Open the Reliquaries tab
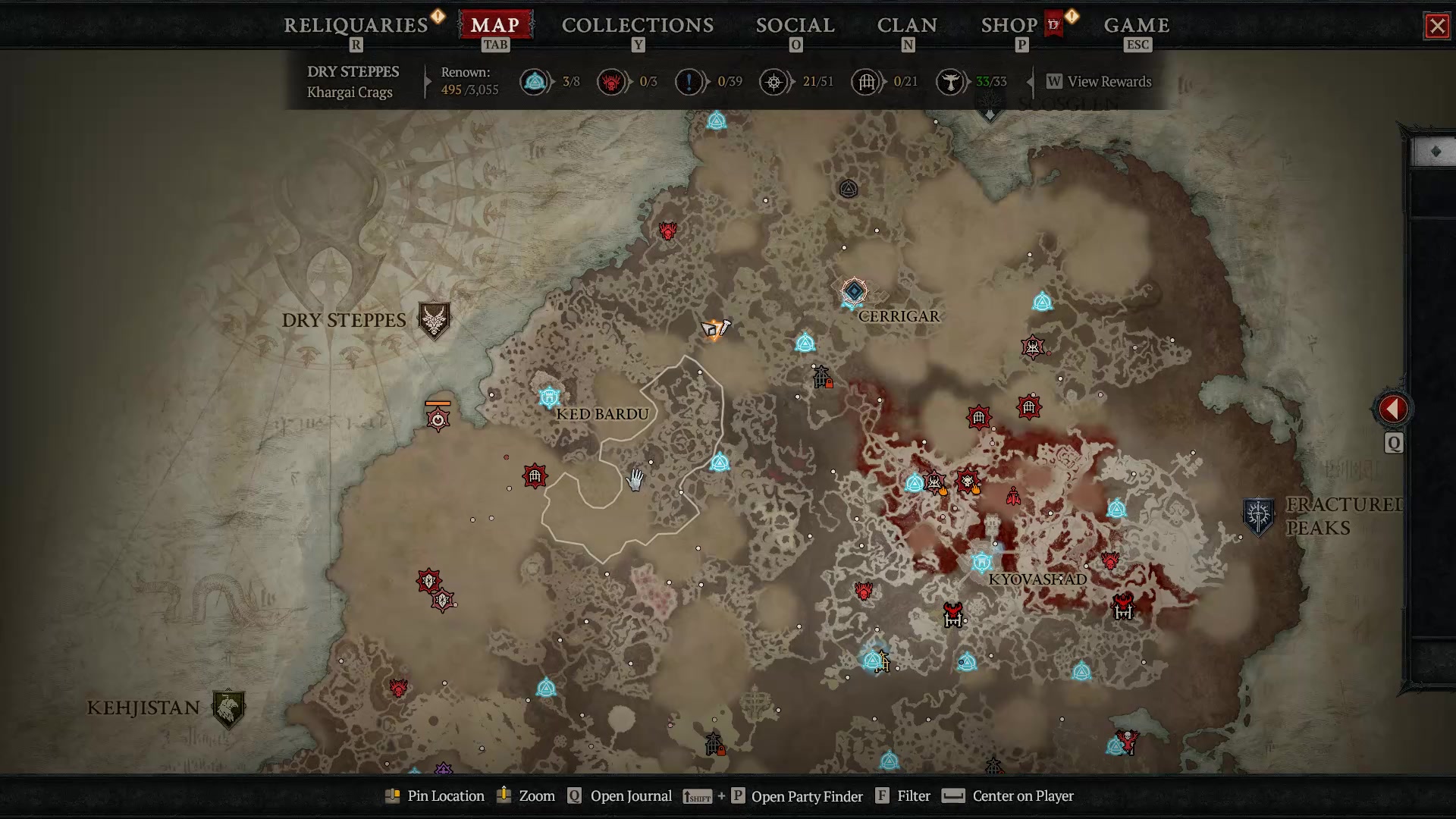The image size is (1456, 819). [356, 25]
